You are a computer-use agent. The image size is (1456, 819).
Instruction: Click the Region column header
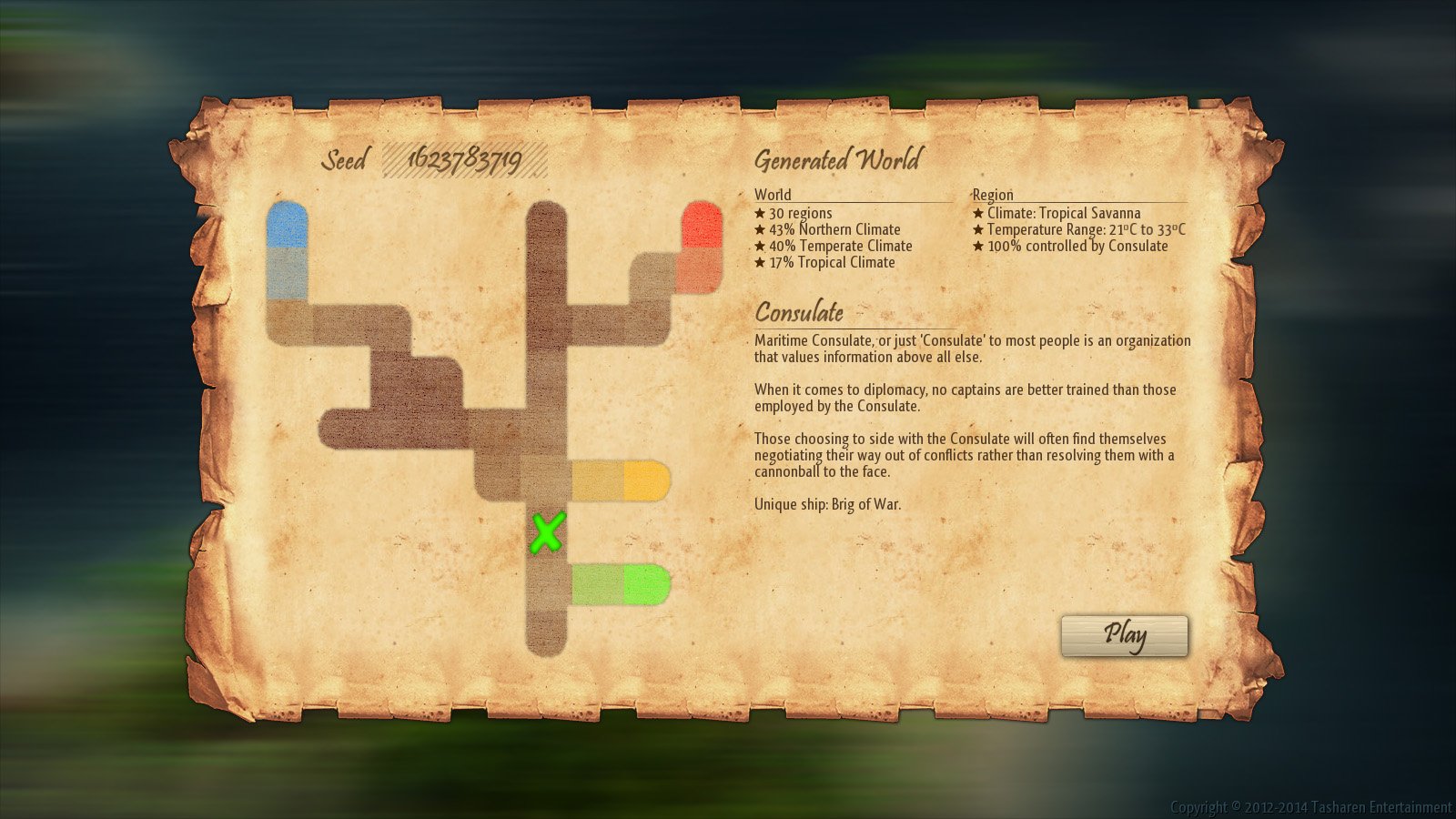tap(990, 194)
